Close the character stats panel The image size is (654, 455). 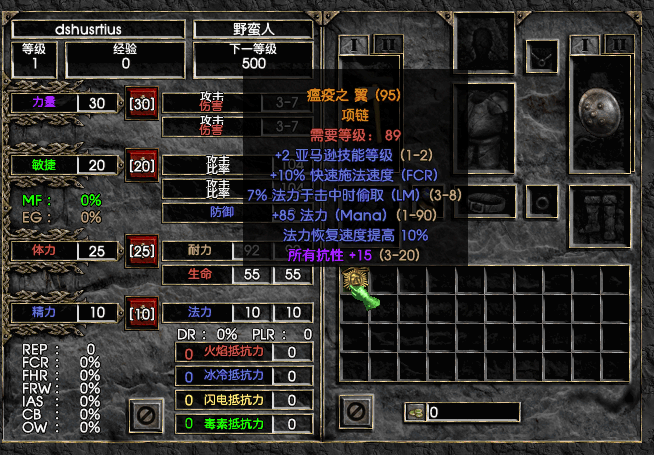coord(146,412)
